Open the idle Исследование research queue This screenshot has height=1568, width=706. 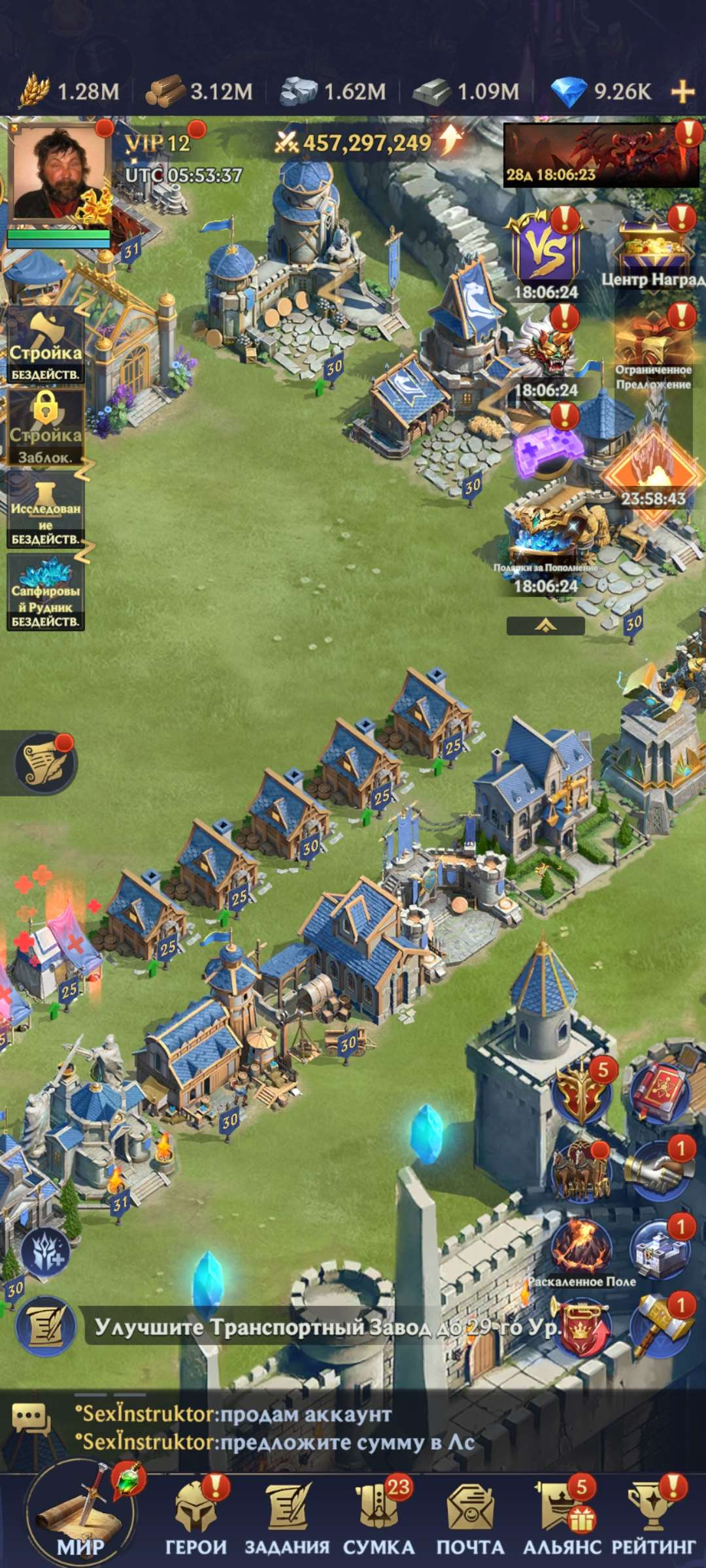pos(45,512)
